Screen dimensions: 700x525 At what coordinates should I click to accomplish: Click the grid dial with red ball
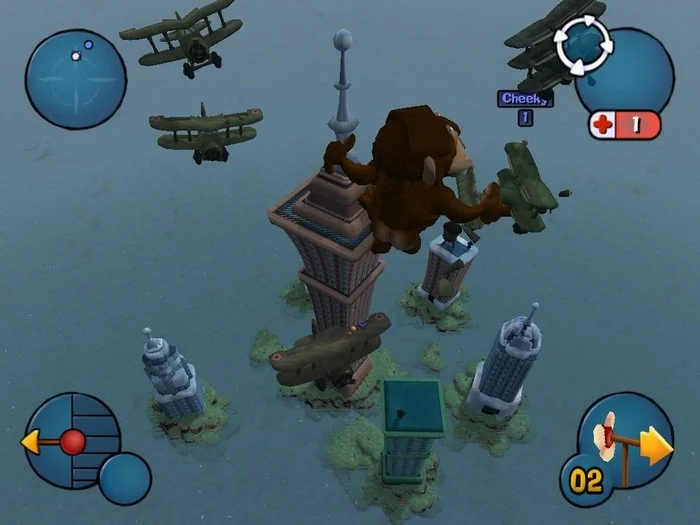click(x=72, y=440)
